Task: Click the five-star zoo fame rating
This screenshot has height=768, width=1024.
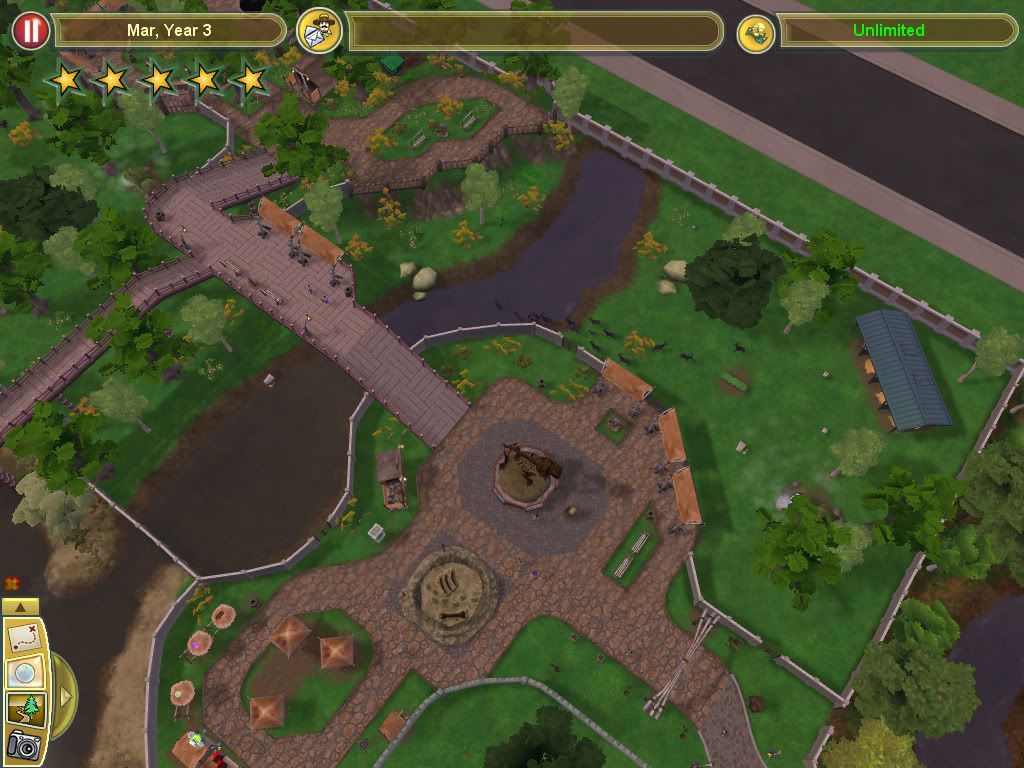Action: (x=158, y=78)
